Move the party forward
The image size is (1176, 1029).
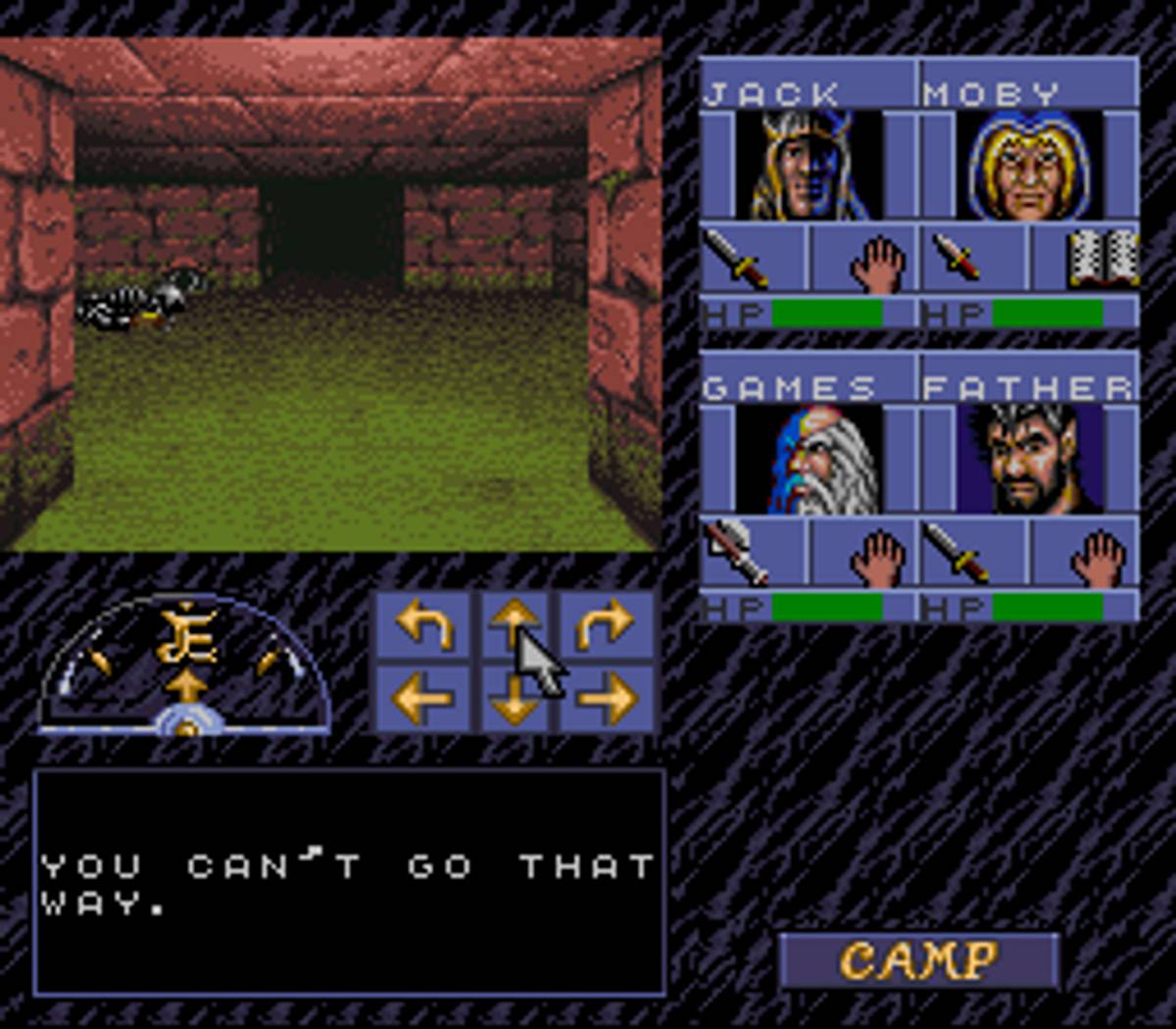[515, 624]
